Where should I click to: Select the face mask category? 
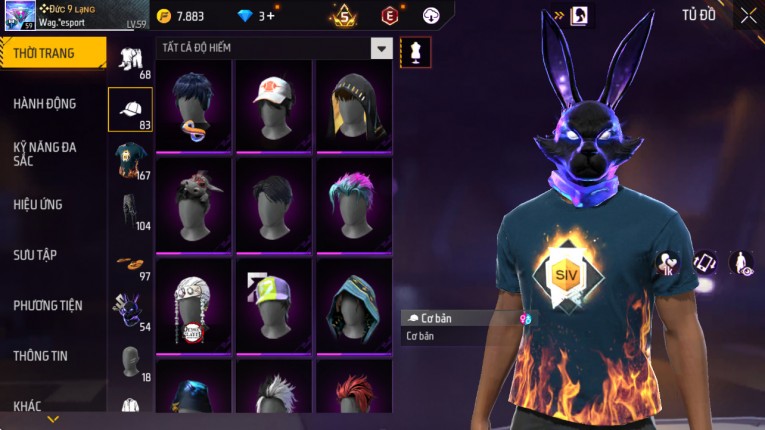click(x=130, y=312)
